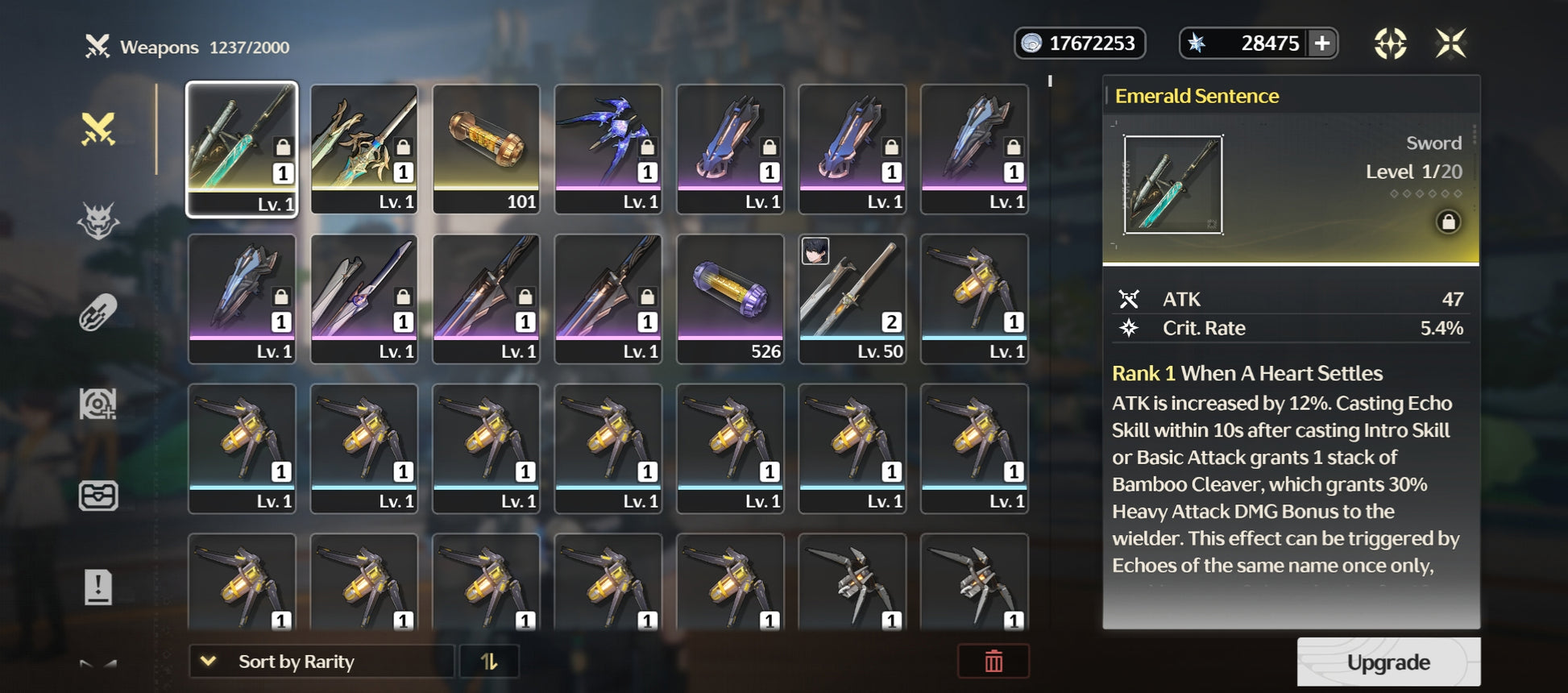Viewport: 1568px width, 693px height.
Task: Upgrade the Emerald Sentence weapon
Action: click(1388, 662)
